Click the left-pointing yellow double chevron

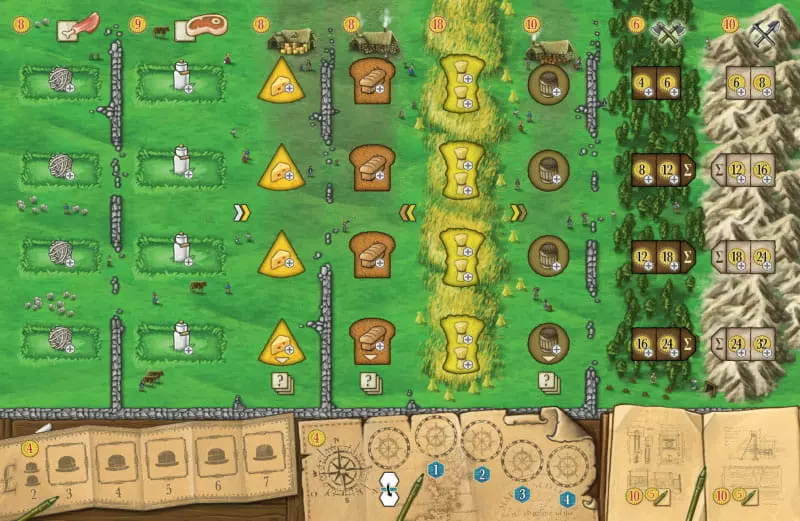[408, 212]
